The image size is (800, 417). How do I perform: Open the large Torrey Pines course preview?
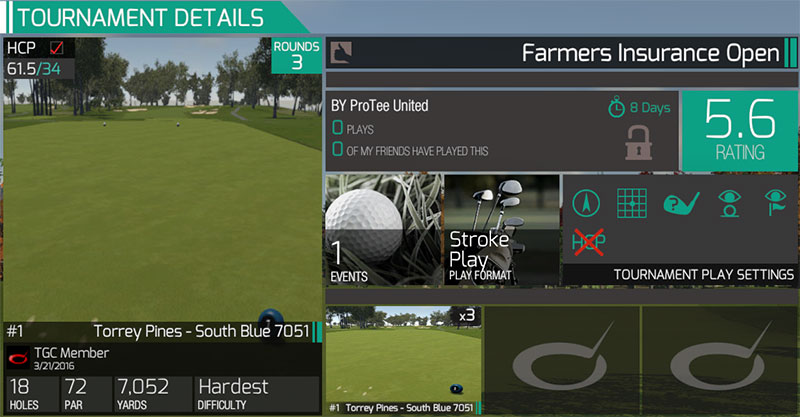[x=160, y=180]
